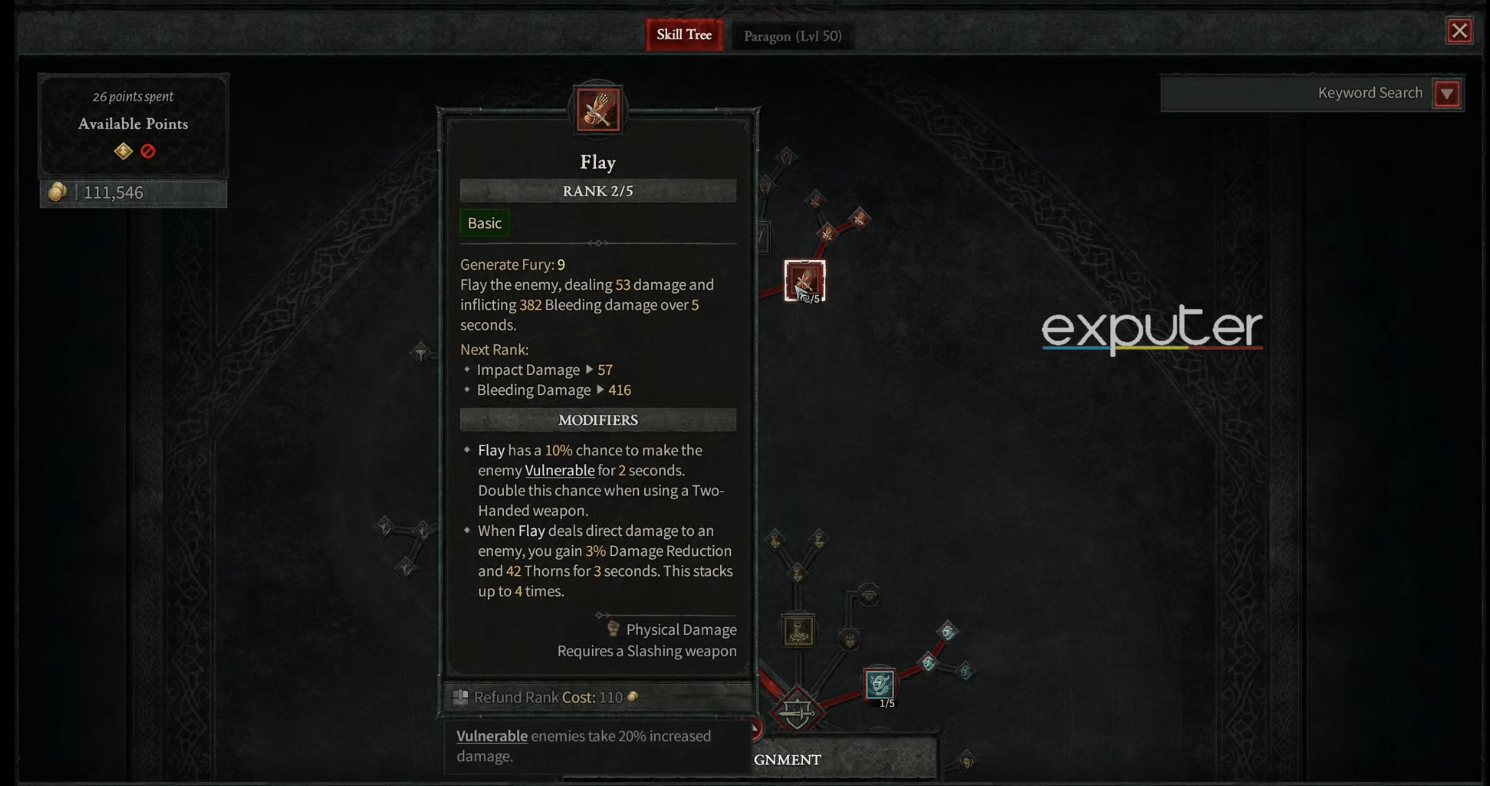Image resolution: width=1490 pixels, height=786 pixels.
Task: Switch to the Paragon (Lvl 50) tab
Action: [793, 35]
